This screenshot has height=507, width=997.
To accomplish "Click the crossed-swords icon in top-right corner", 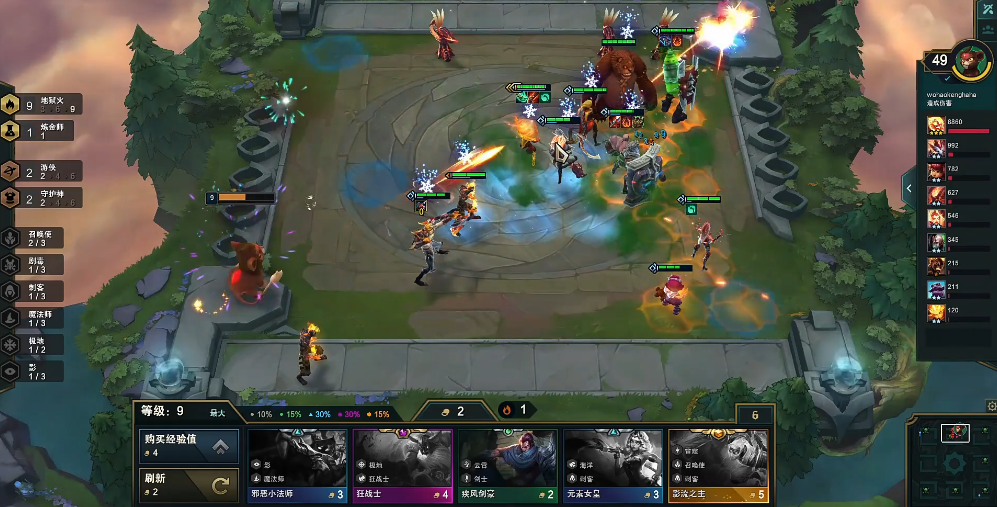I will [984, 8].
